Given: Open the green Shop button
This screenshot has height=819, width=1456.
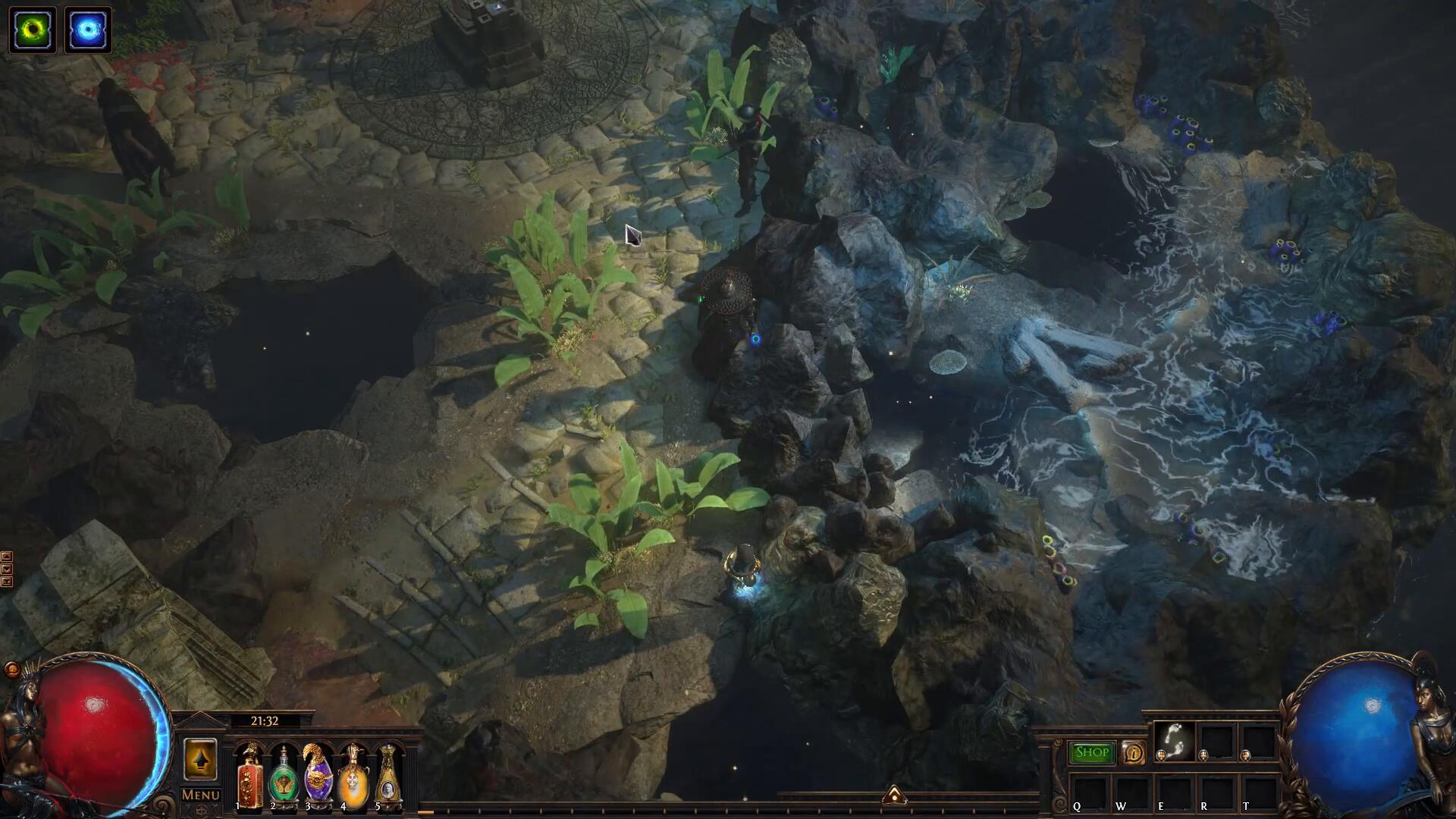Looking at the screenshot, I should point(1092,752).
